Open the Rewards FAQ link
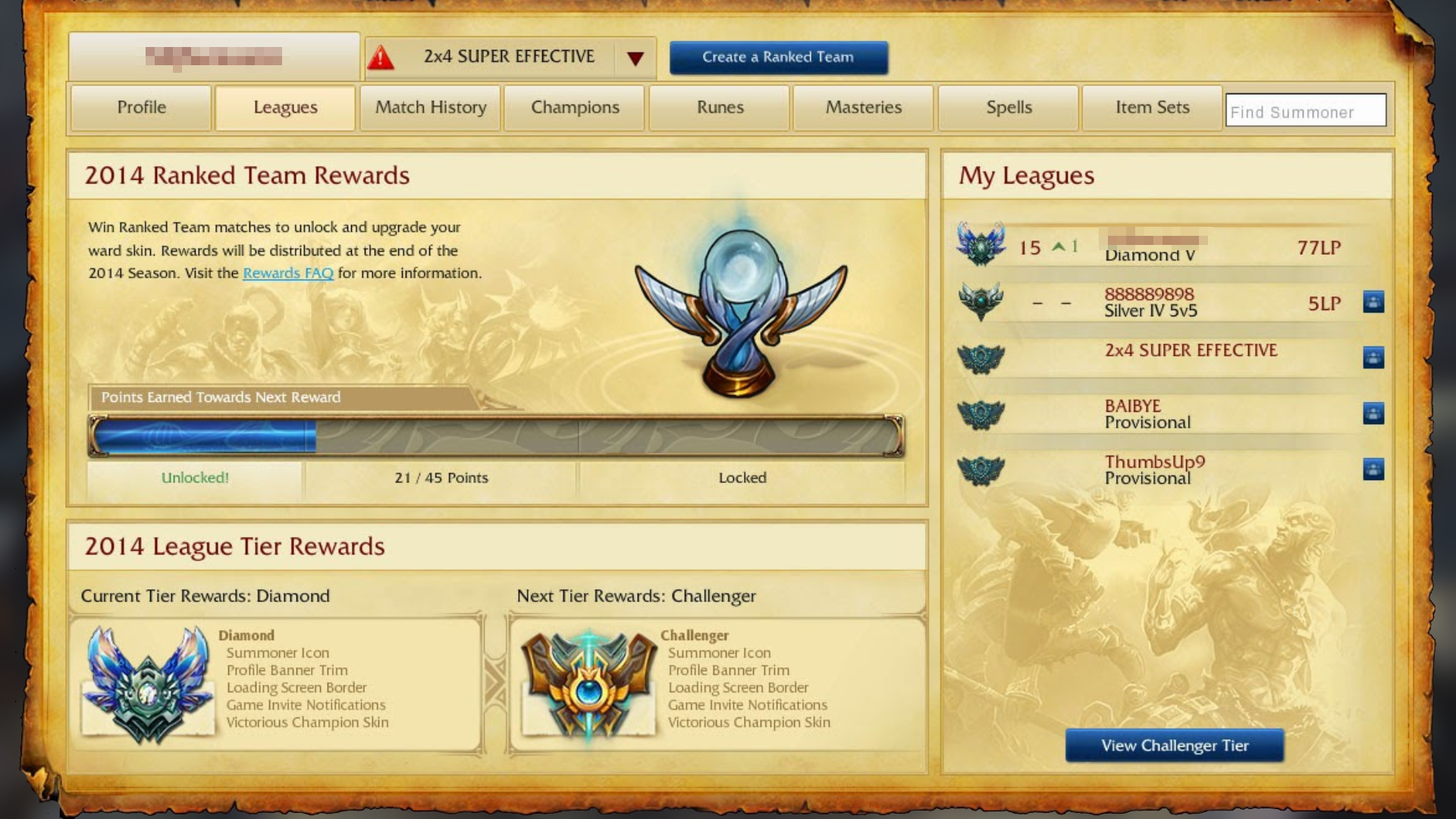 tap(288, 273)
